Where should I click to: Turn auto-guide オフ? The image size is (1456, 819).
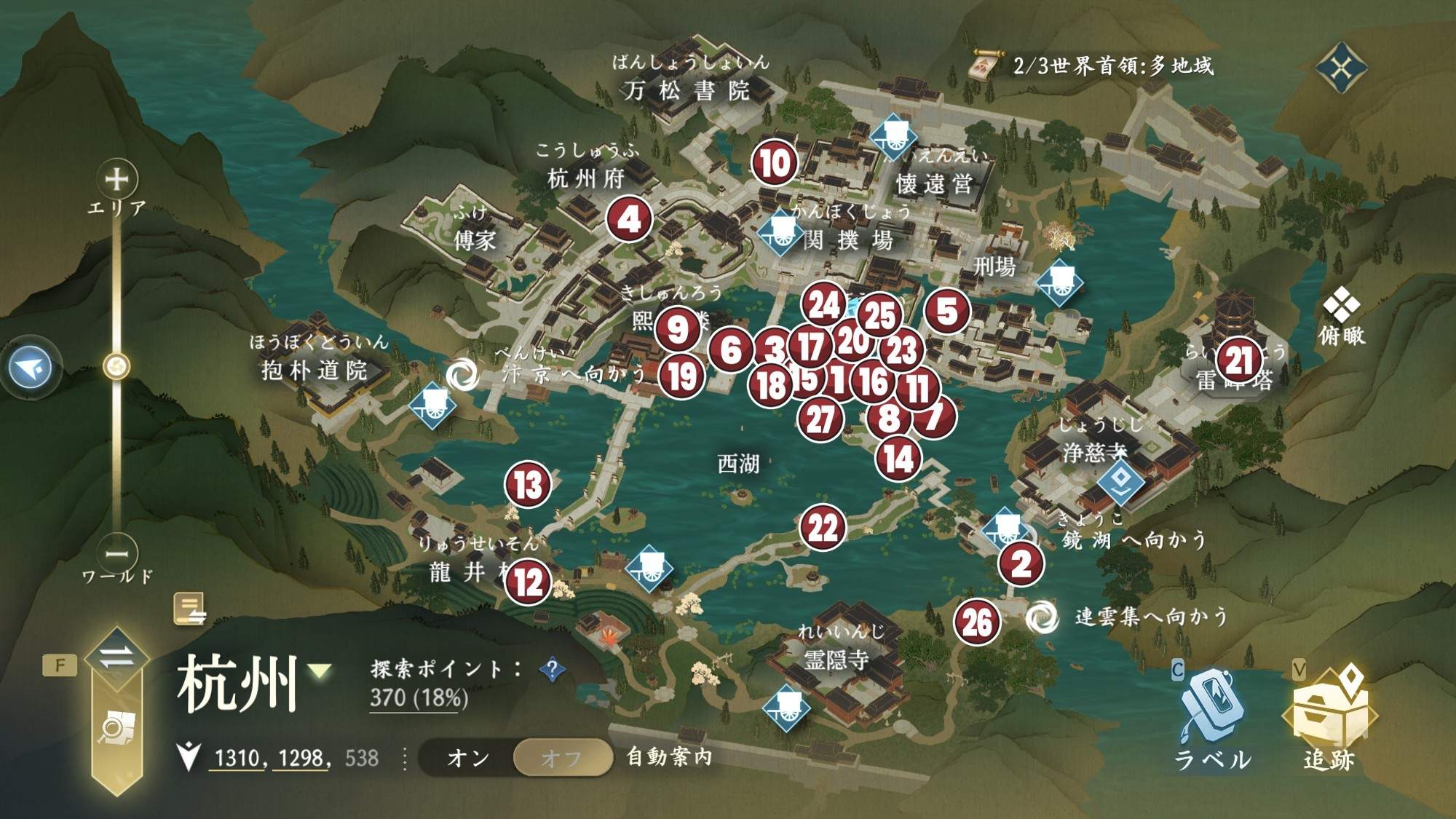pos(562,758)
